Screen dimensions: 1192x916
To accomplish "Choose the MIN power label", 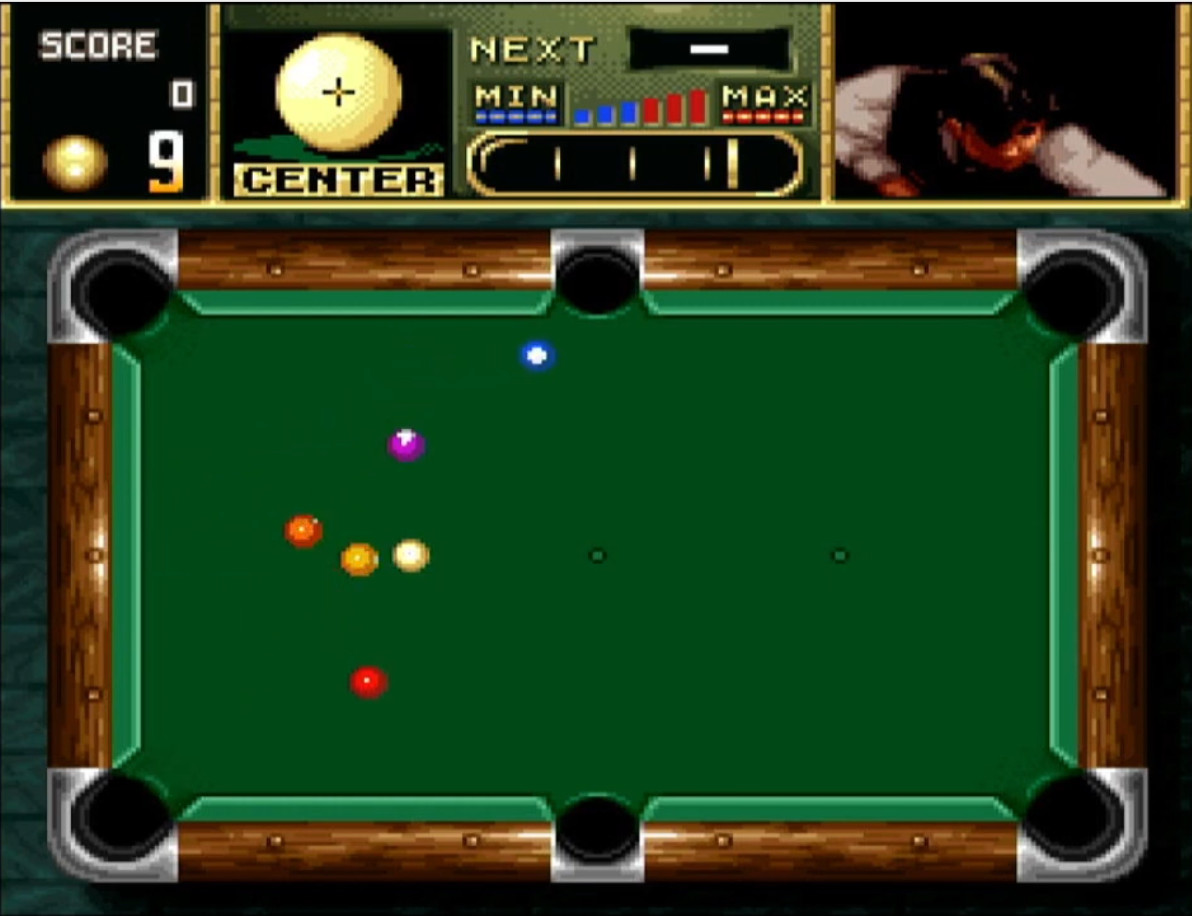I will [x=516, y=99].
